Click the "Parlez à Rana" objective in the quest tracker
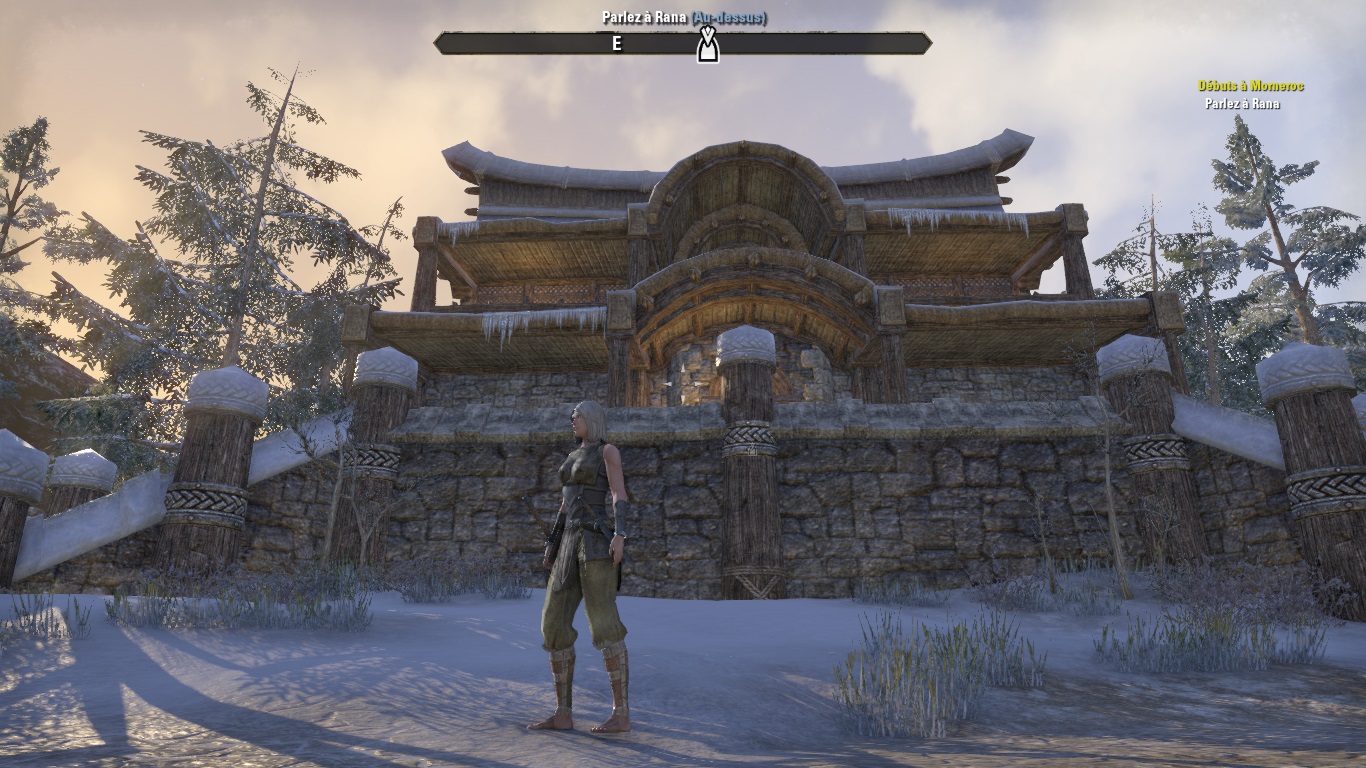 pos(1242,104)
